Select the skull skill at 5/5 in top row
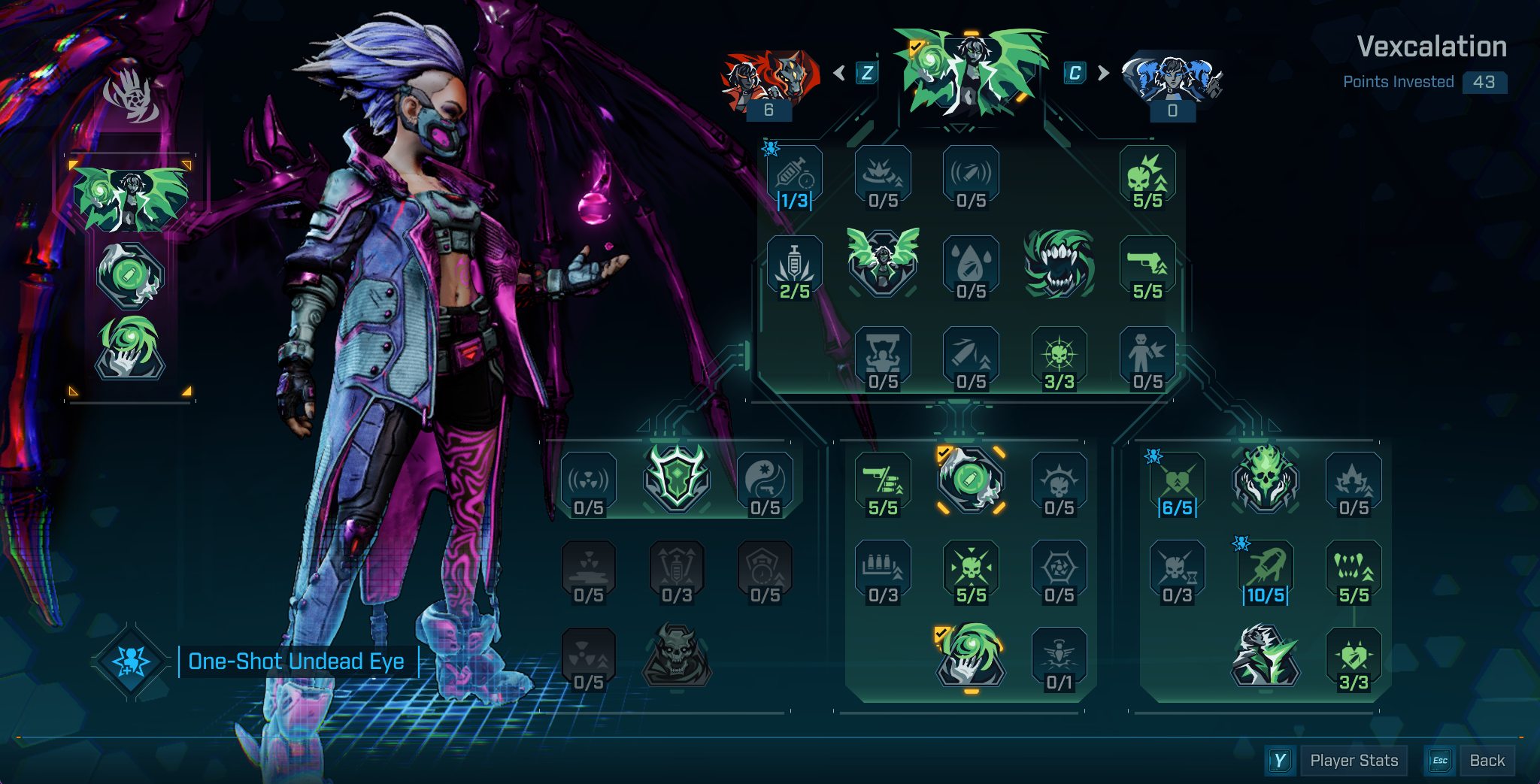Viewport: 1540px width, 784px height. [1147, 177]
